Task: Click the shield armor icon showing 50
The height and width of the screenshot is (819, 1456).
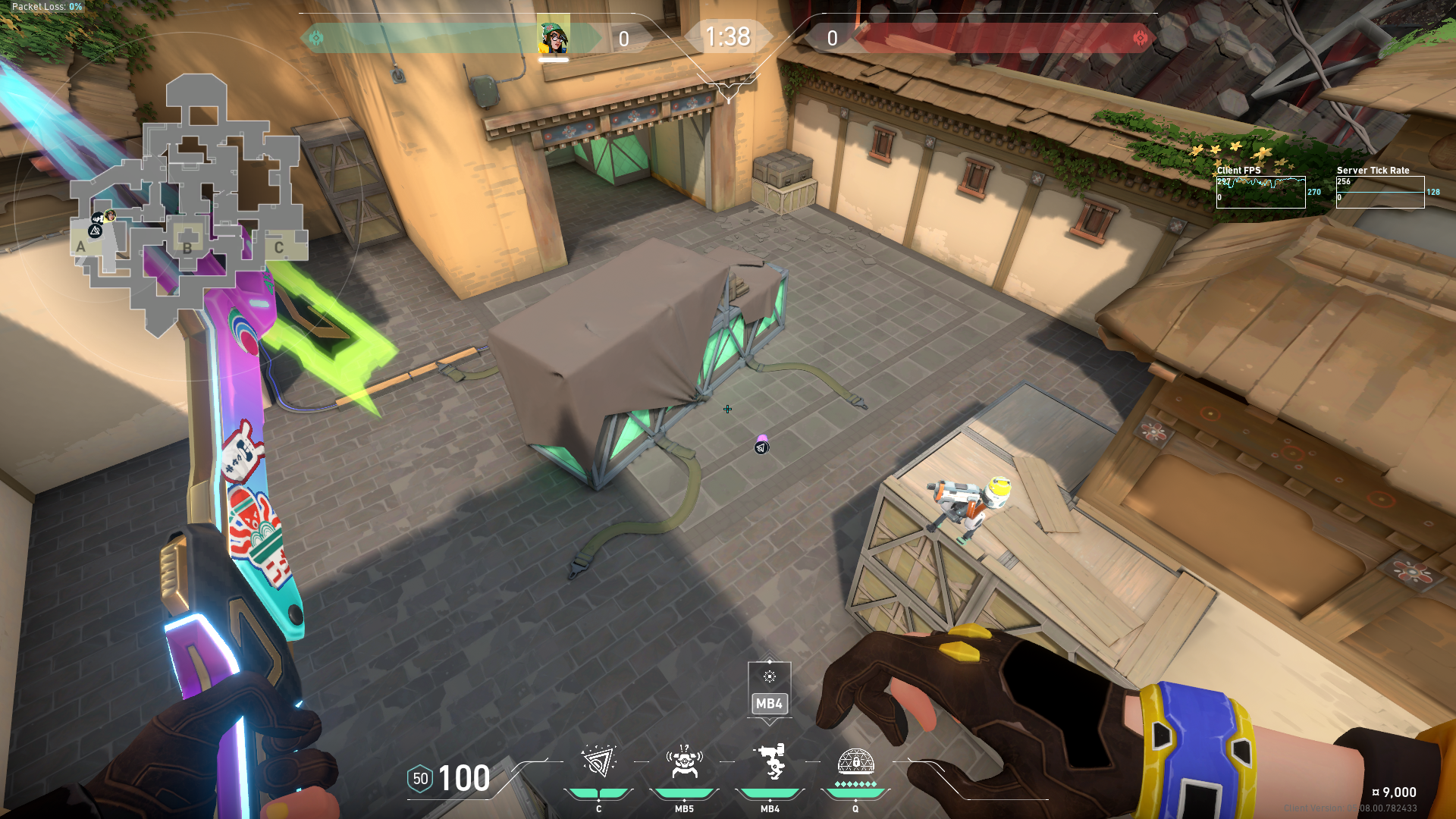Action: [x=420, y=779]
